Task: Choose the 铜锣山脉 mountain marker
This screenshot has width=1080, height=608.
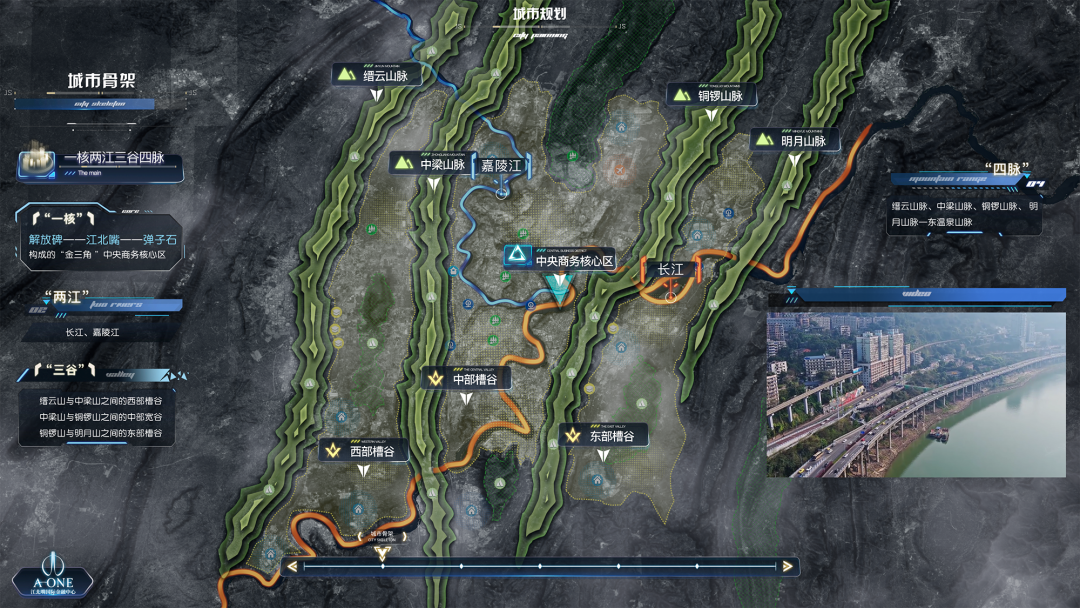Action: click(709, 96)
